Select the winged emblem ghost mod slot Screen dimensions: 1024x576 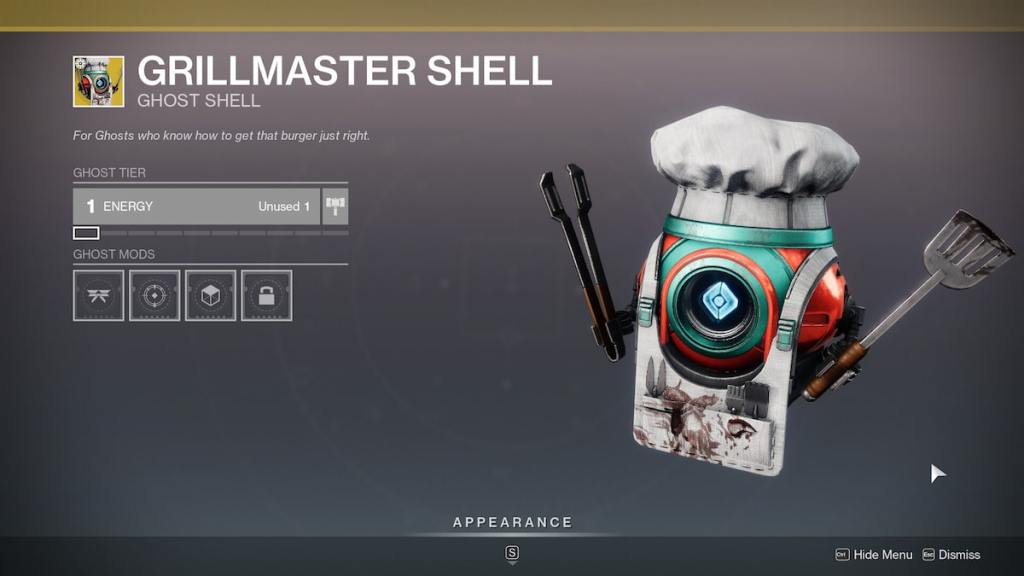click(98, 295)
